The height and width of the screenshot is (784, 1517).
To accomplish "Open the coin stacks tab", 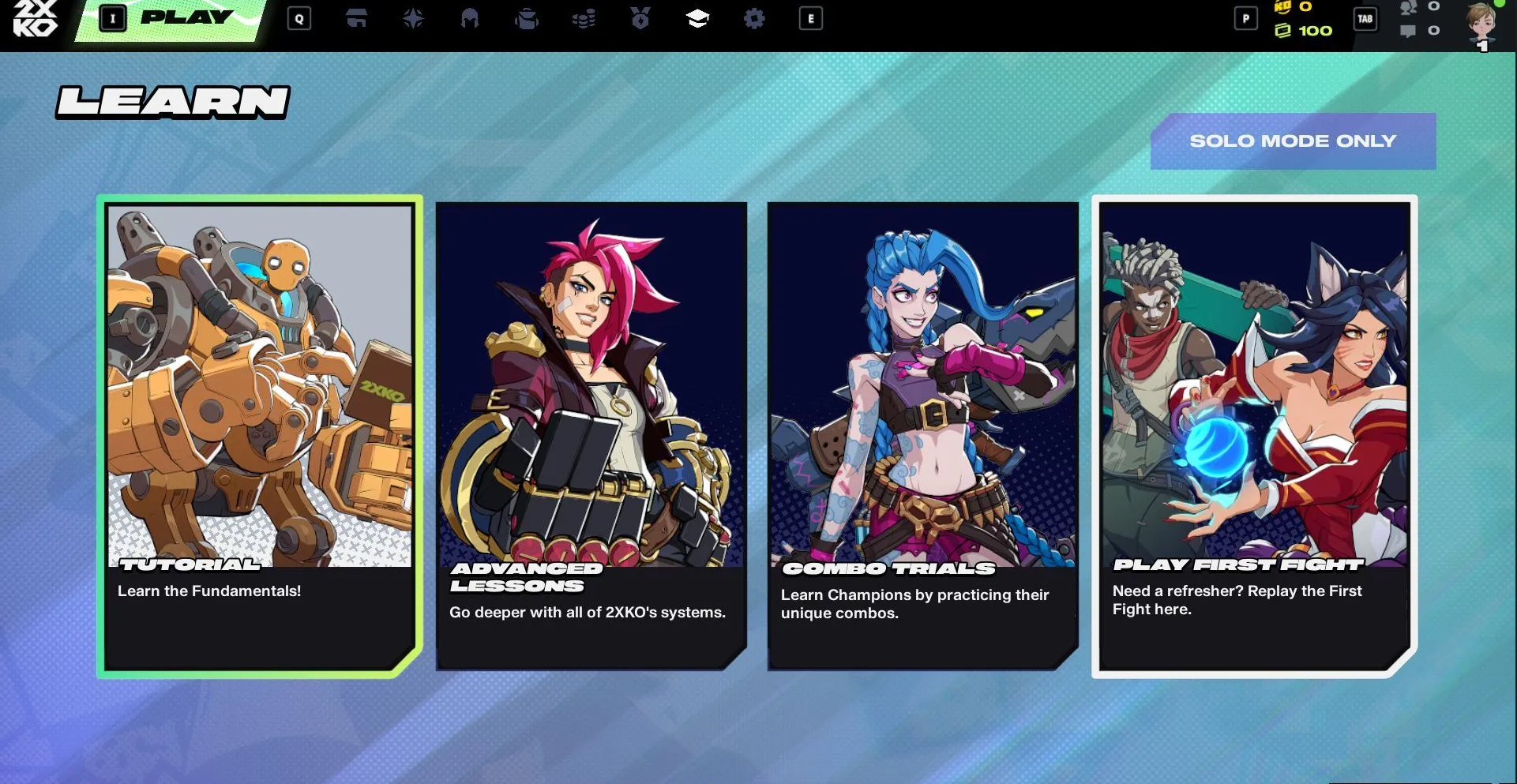I will coord(584,18).
